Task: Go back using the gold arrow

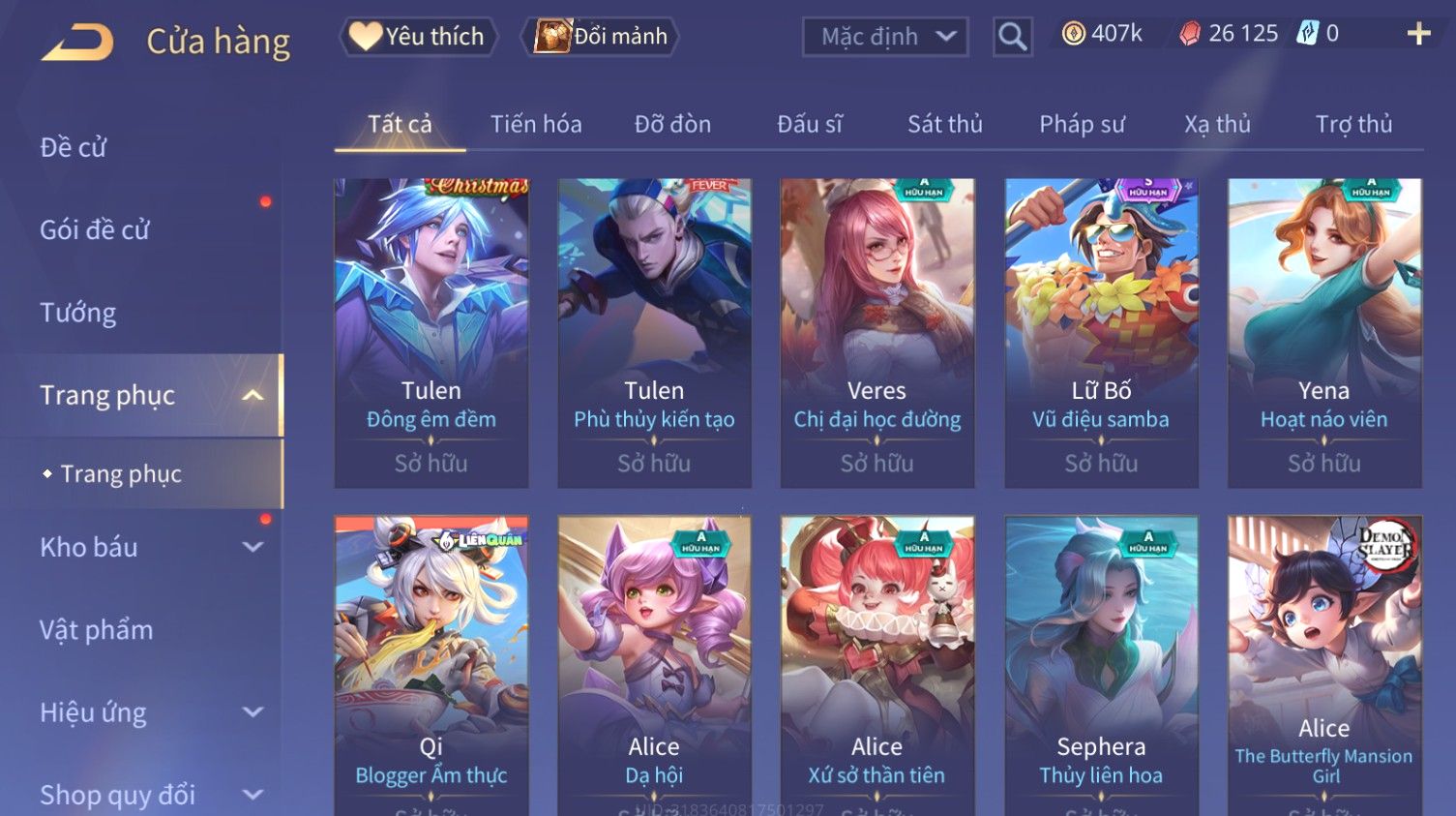Action: pyautogui.click(x=77, y=42)
